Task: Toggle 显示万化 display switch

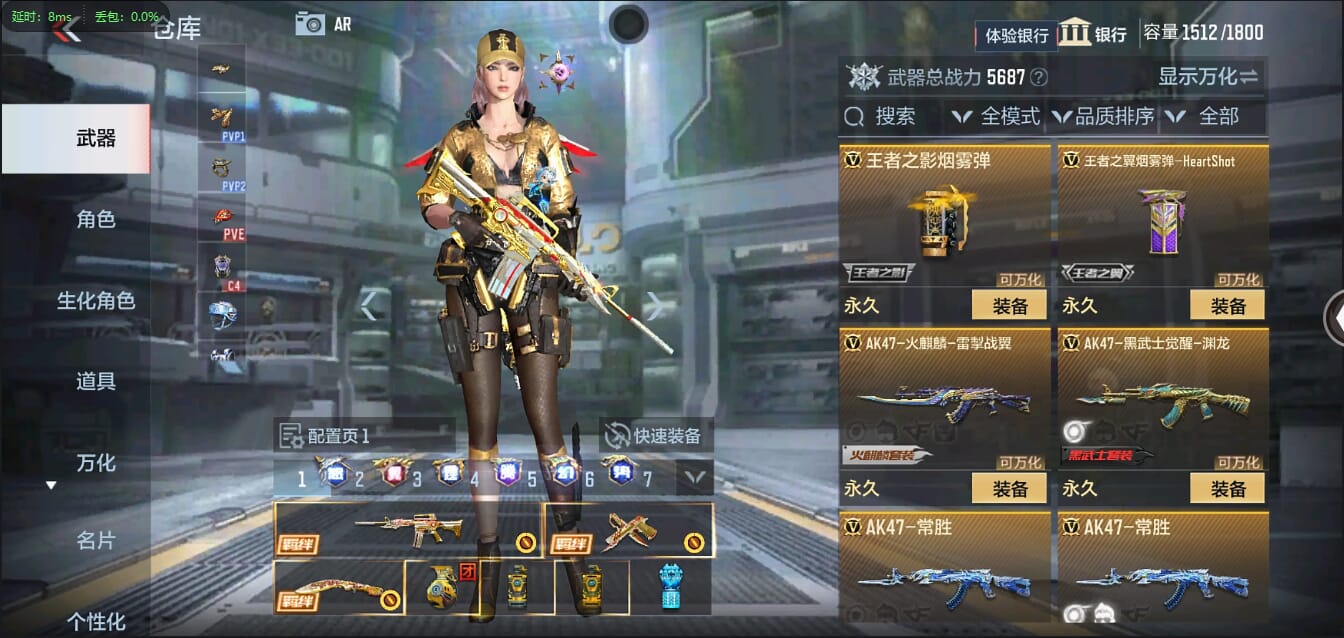Action: 1208,77
